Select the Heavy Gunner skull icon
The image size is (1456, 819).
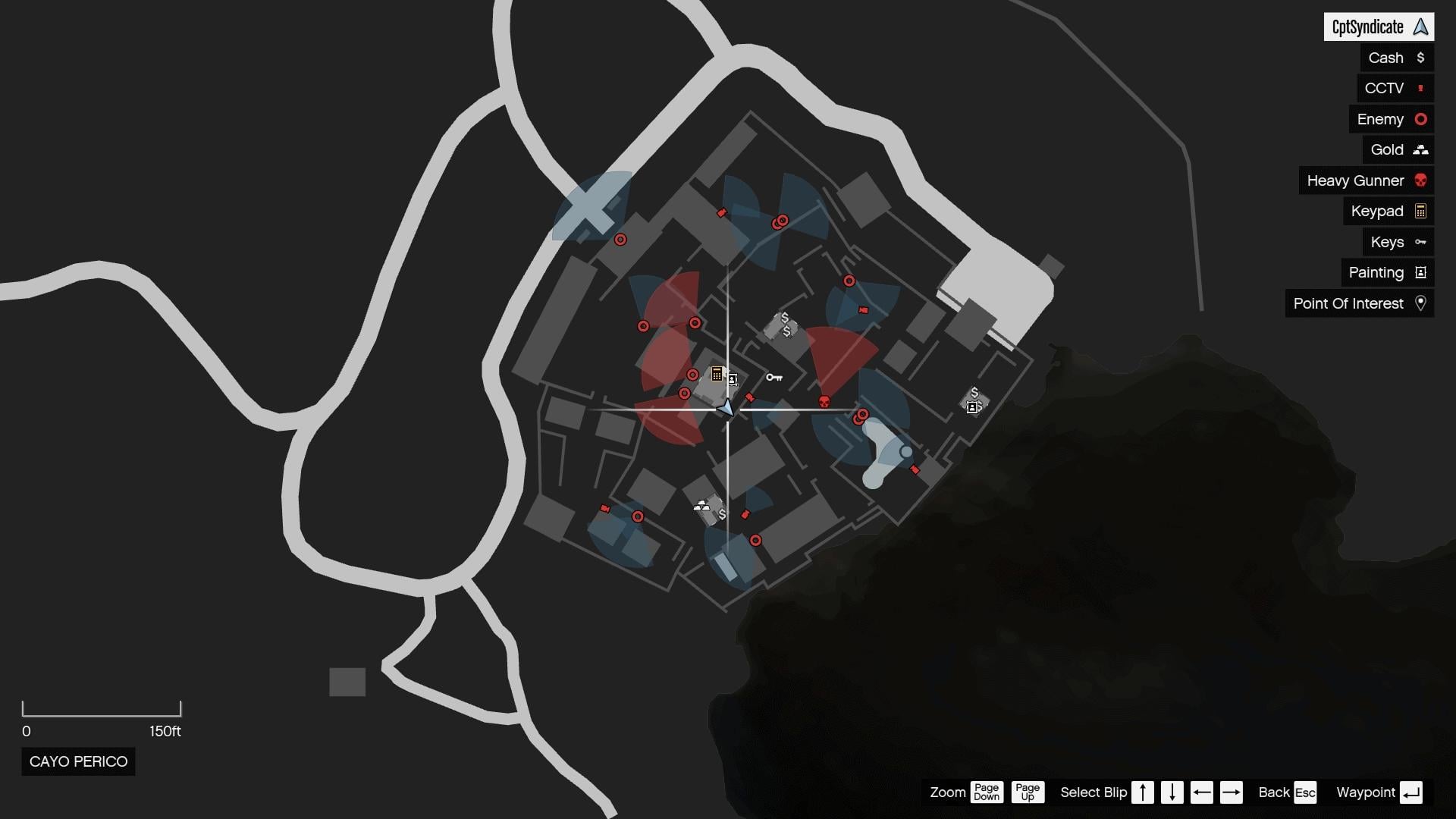1420,180
